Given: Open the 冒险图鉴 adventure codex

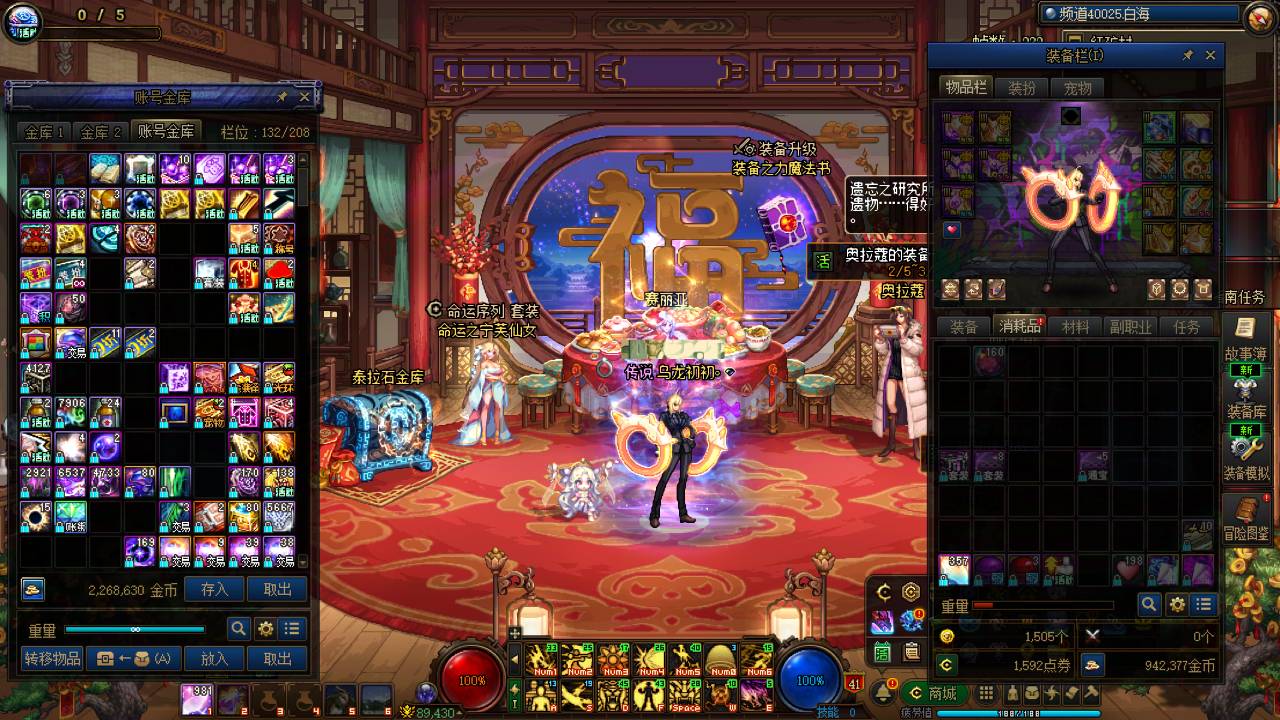Looking at the screenshot, I should pyautogui.click(x=1245, y=518).
